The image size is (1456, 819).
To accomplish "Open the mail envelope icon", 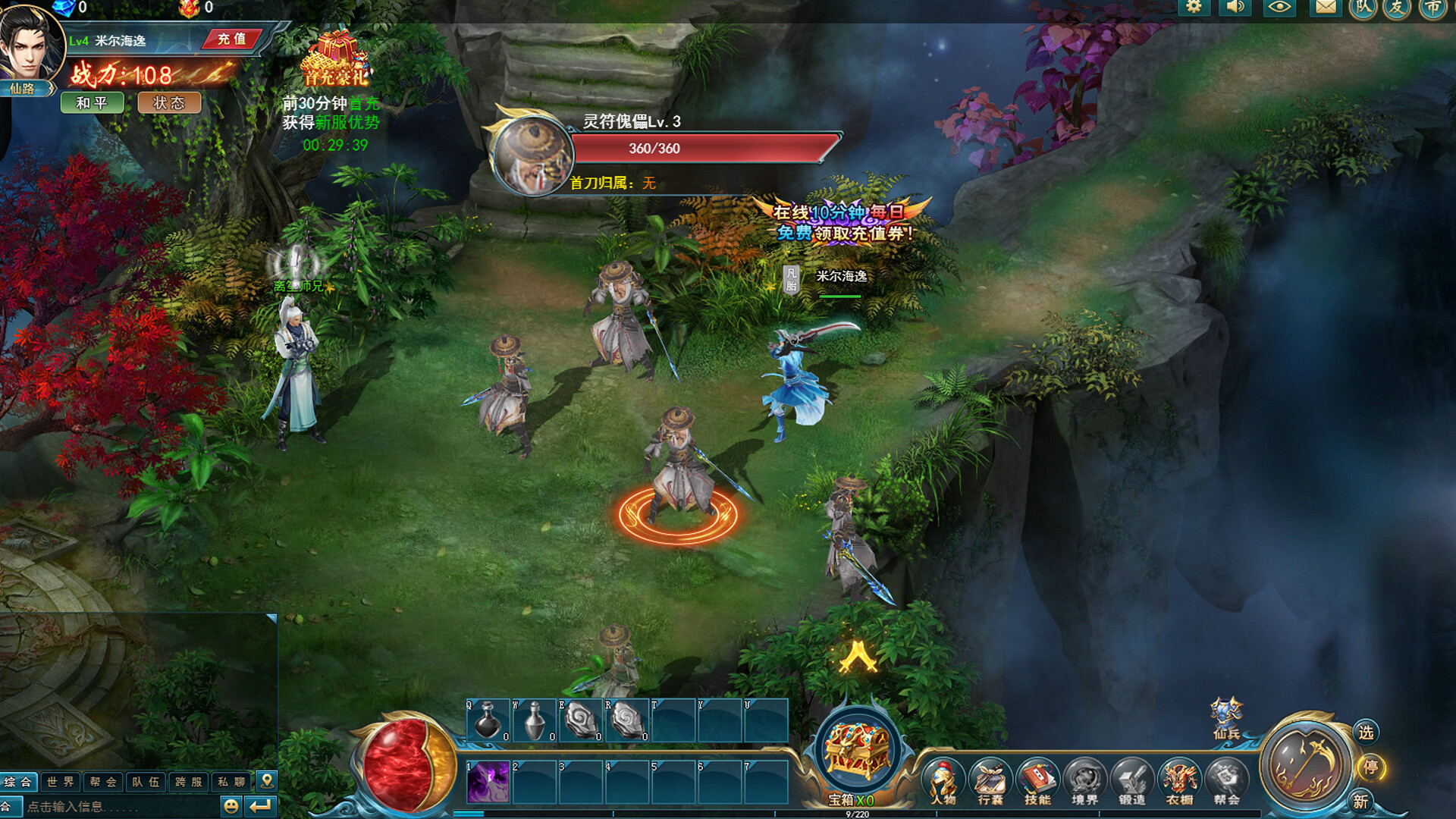I will pyautogui.click(x=1325, y=9).
